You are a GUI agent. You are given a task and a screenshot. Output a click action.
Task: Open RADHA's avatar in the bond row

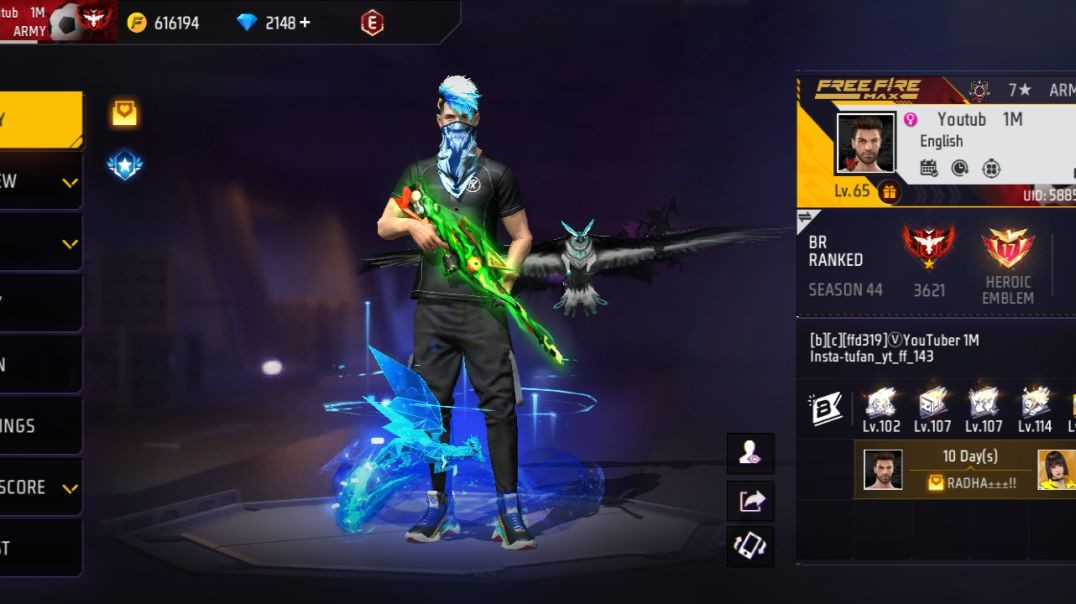click(x=1056, y=469)
